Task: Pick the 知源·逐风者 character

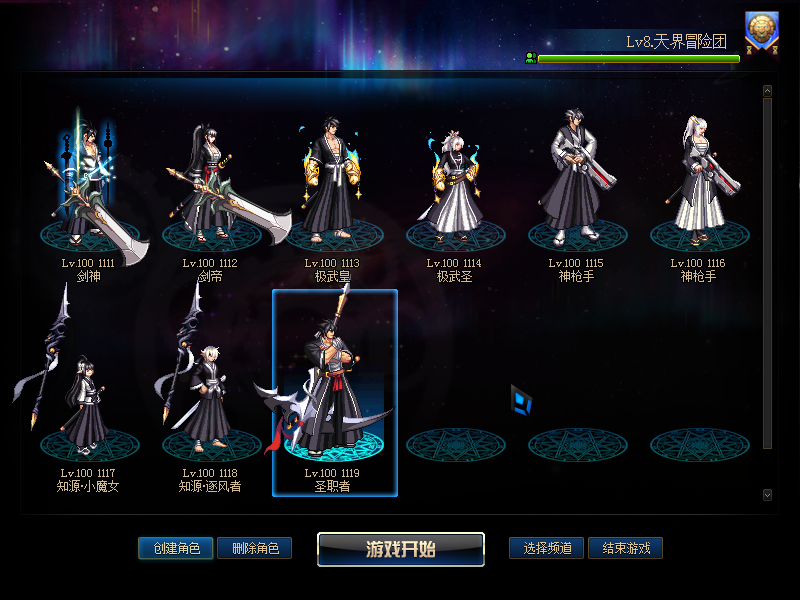Action: (x=210, y=400)
